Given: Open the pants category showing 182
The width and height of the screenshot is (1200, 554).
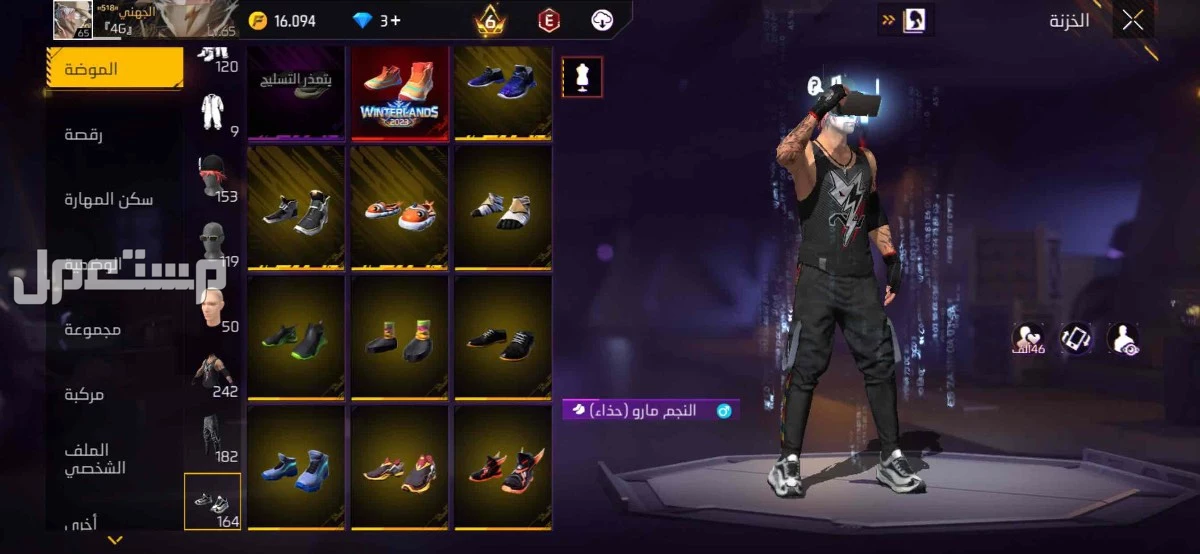Looking at the screenshot, I should [212, 438].
